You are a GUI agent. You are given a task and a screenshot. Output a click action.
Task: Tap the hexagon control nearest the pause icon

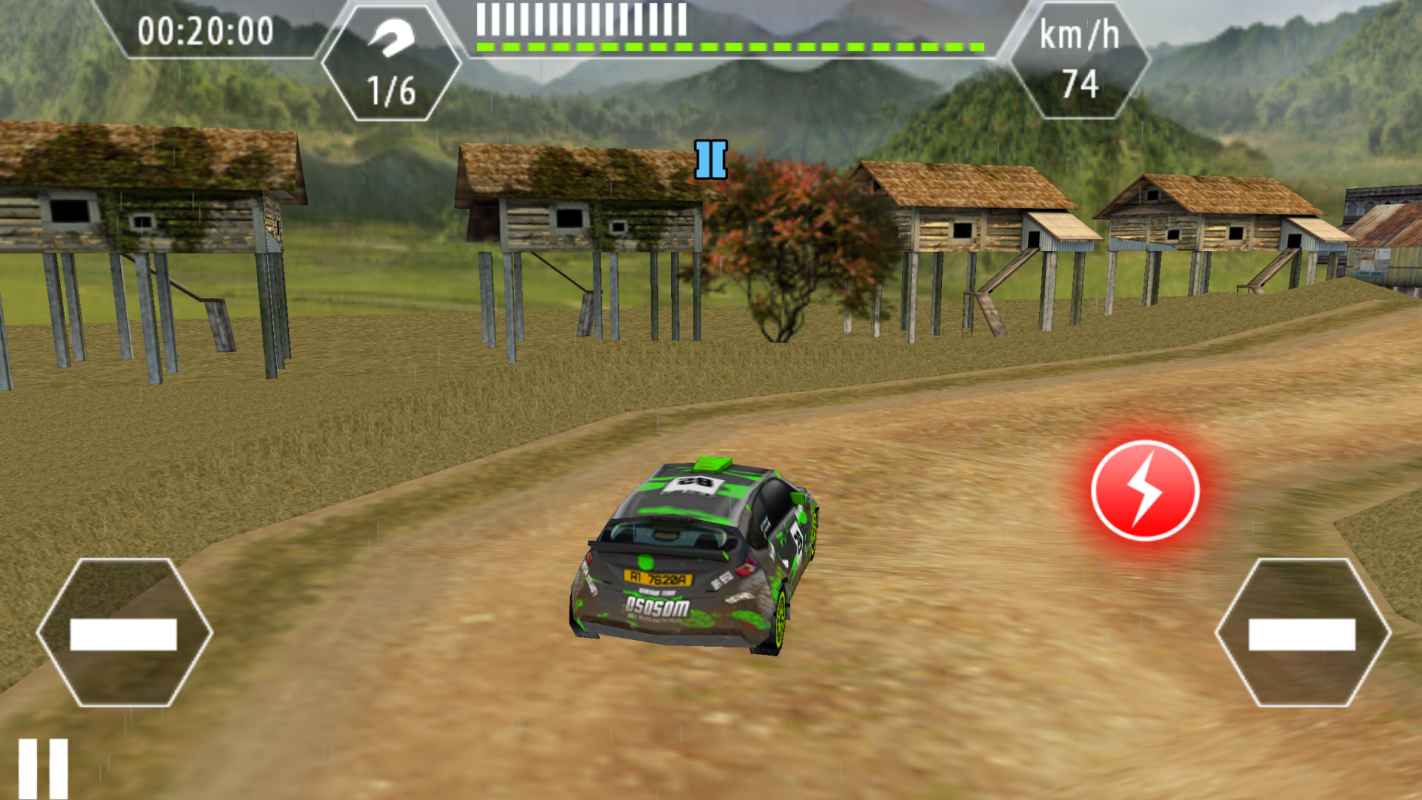124,633
